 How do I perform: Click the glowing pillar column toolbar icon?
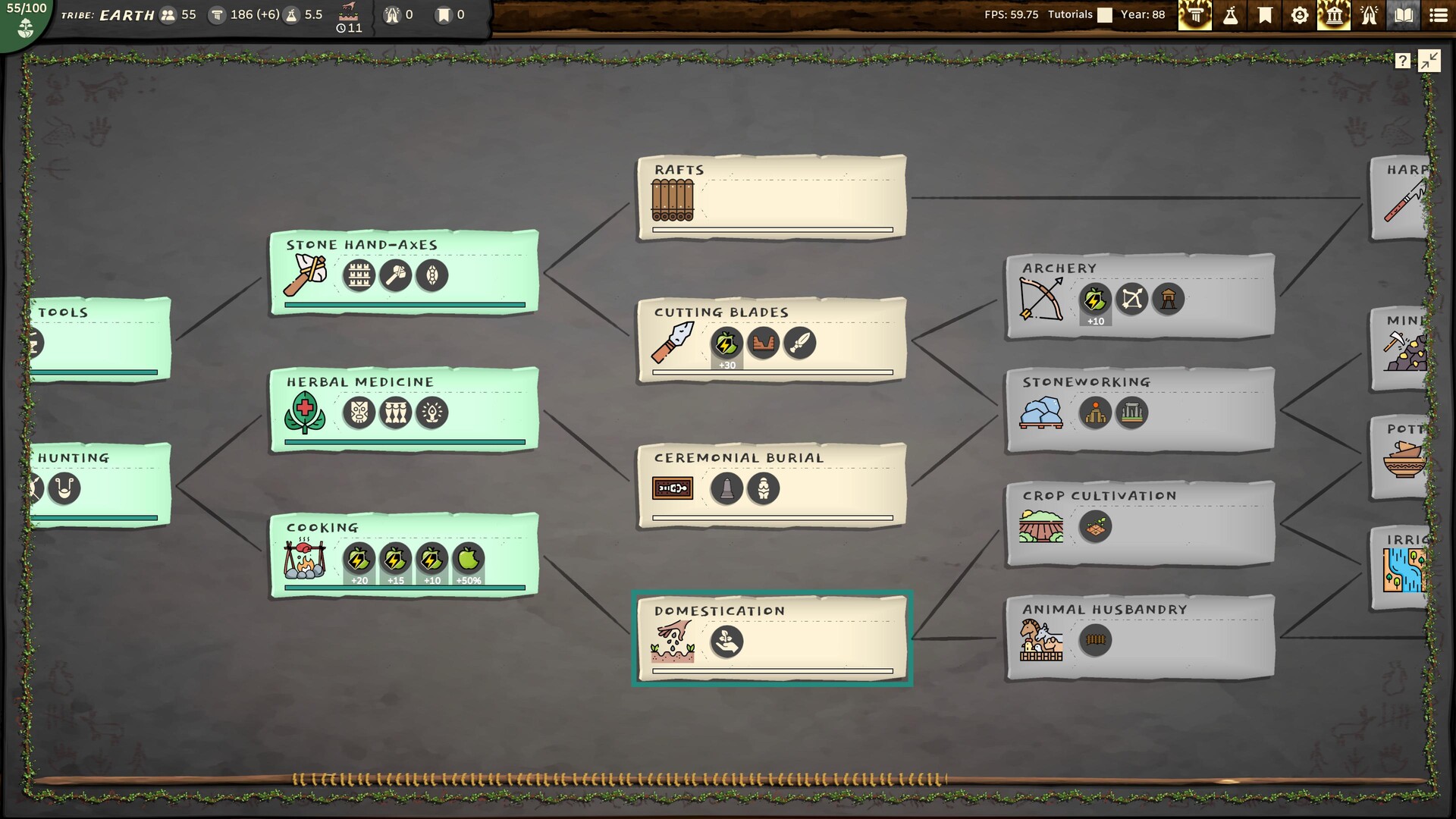point(1195,15)
